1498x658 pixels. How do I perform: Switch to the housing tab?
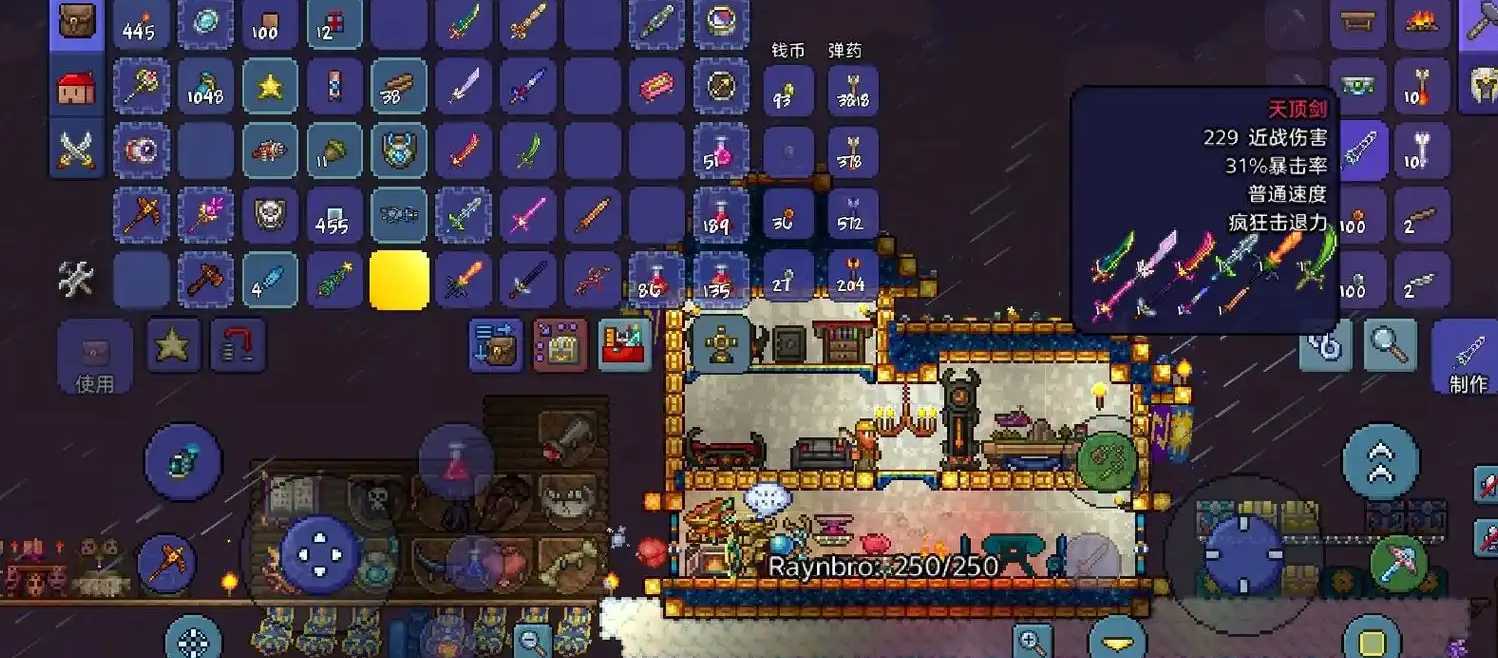tap(77, 88)
